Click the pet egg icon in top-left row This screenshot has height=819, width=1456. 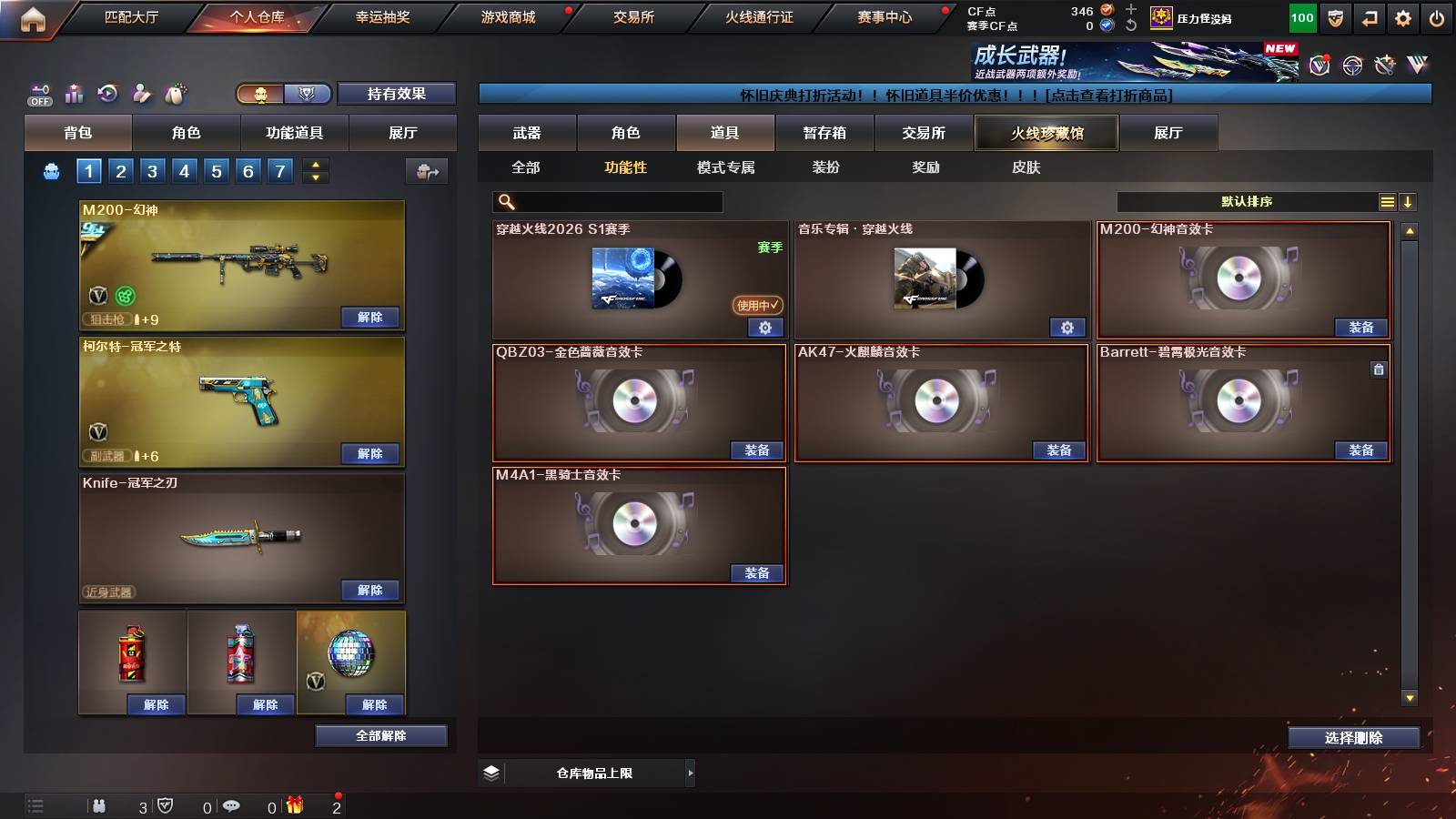[x=174, y=91]
